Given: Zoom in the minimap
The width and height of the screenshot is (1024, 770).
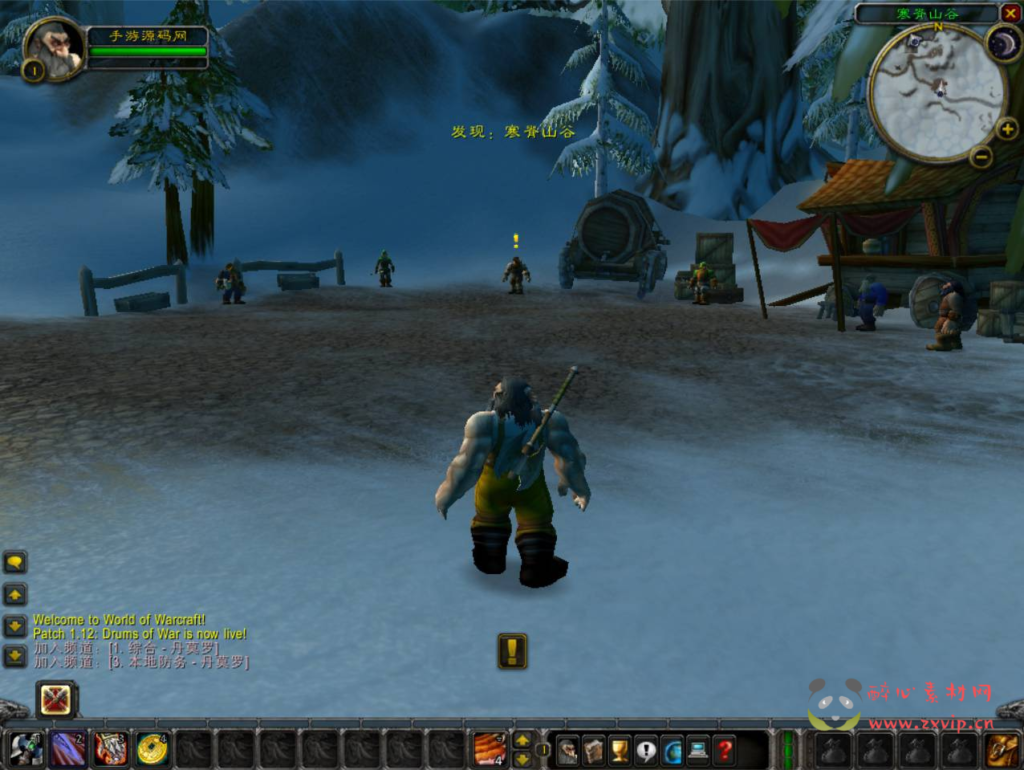Looking at the screenshot, I should click(x=1007, y=128).
